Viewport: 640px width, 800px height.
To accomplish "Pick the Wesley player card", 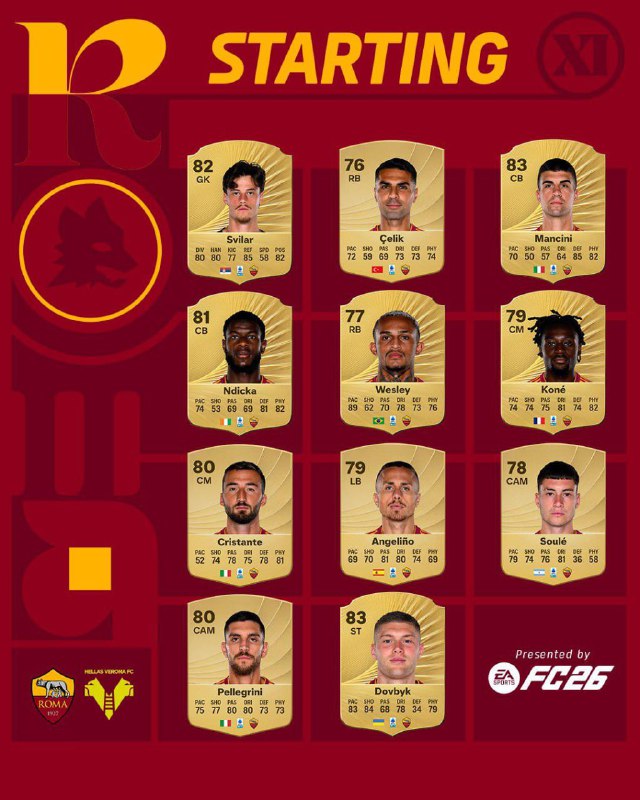I will (393, 366).
